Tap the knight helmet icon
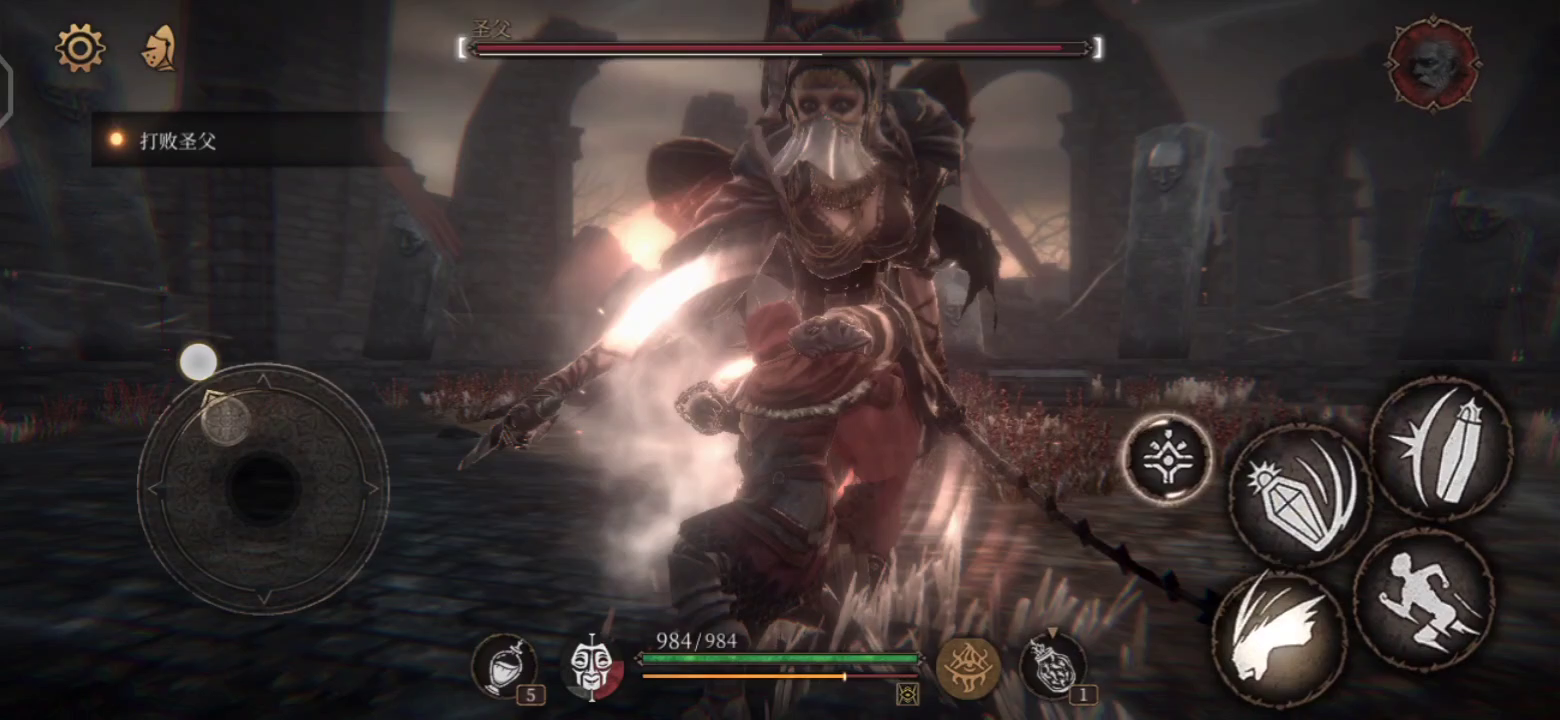Viewport: 1560px width, 720px height. pos(159,48)
